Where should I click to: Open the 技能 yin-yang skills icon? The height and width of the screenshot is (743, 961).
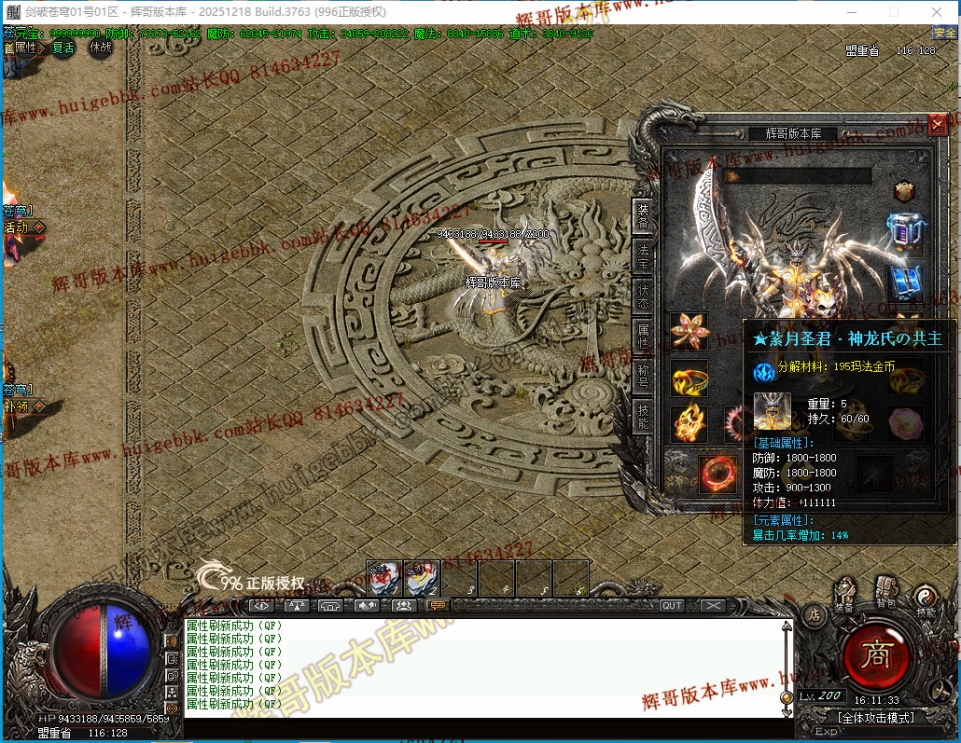point(926,597)
